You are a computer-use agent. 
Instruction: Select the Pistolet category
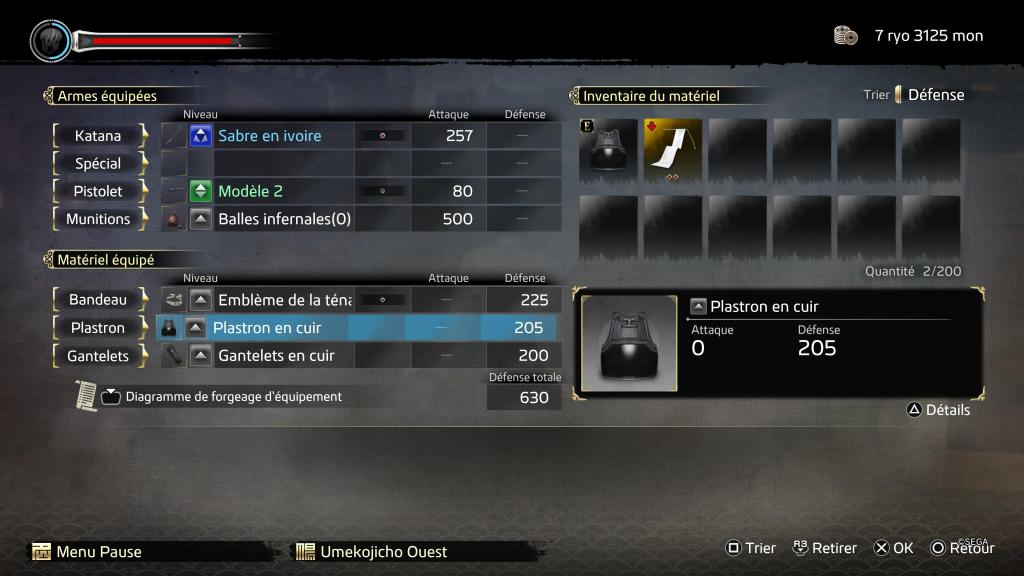point(98,191)
